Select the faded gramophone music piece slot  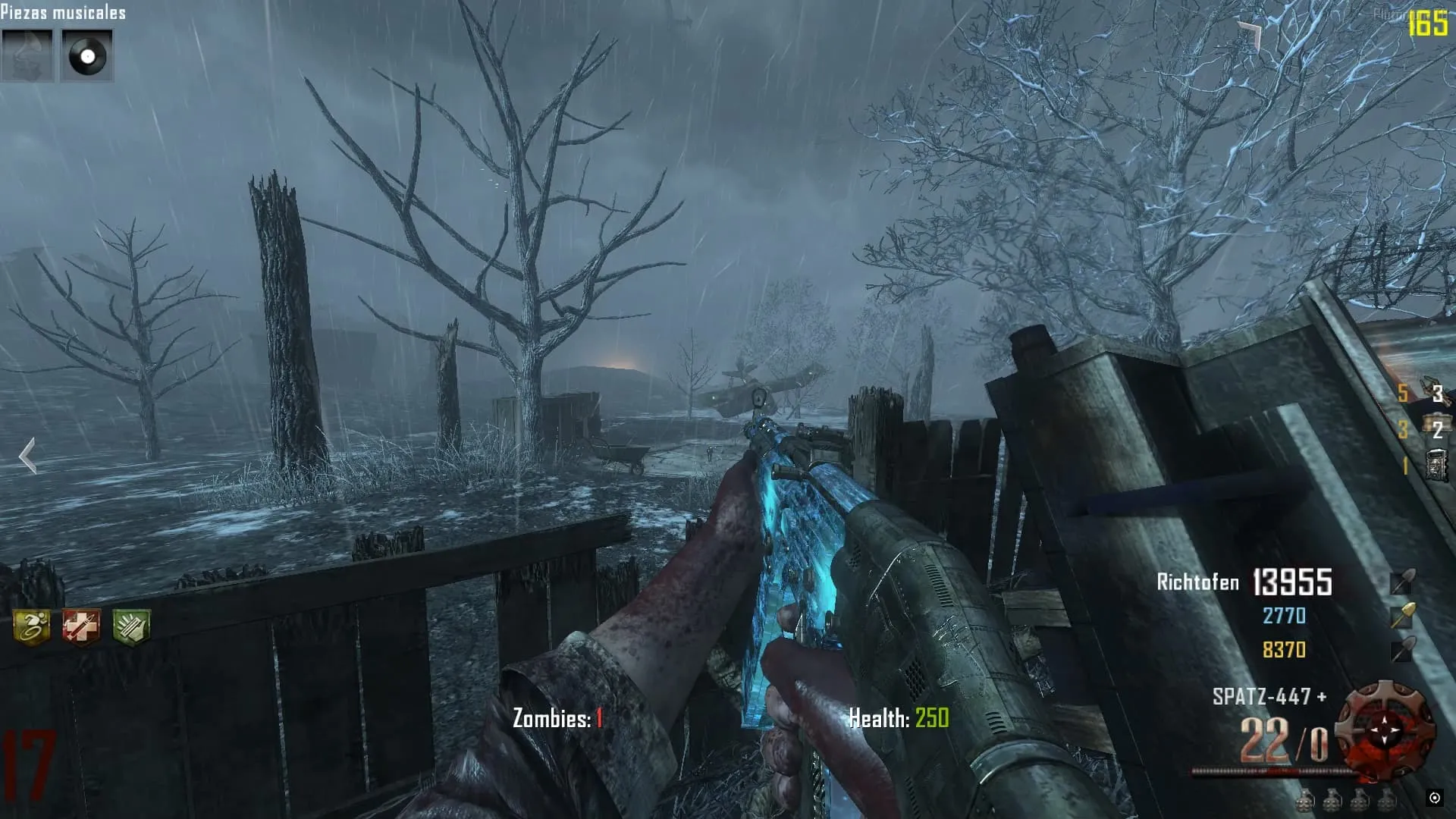27,55
